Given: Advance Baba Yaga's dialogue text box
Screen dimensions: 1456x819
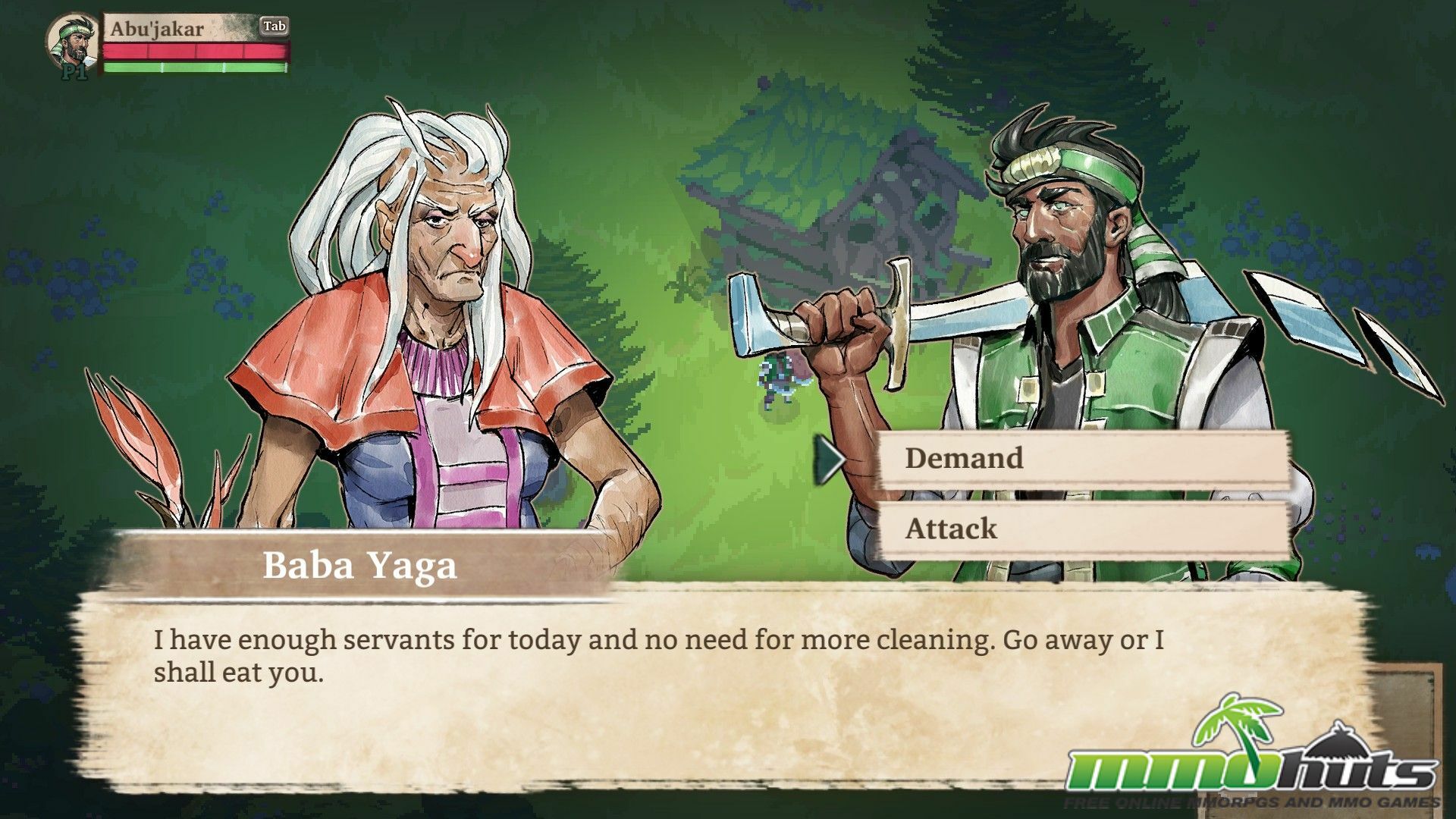Looking at the screenshot, I should tap(682, 682).
